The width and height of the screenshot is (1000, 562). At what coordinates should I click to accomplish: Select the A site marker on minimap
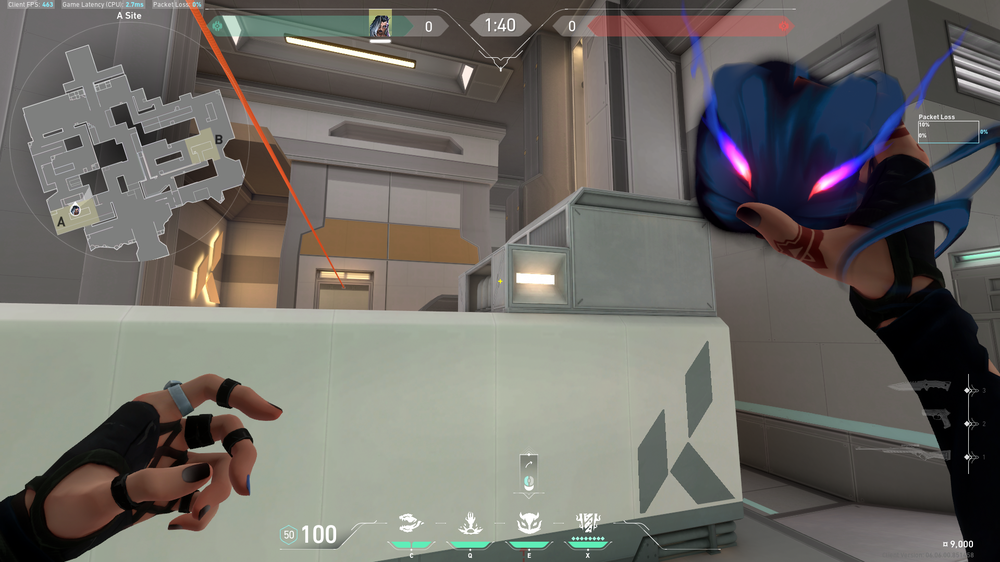coord(60,222)
